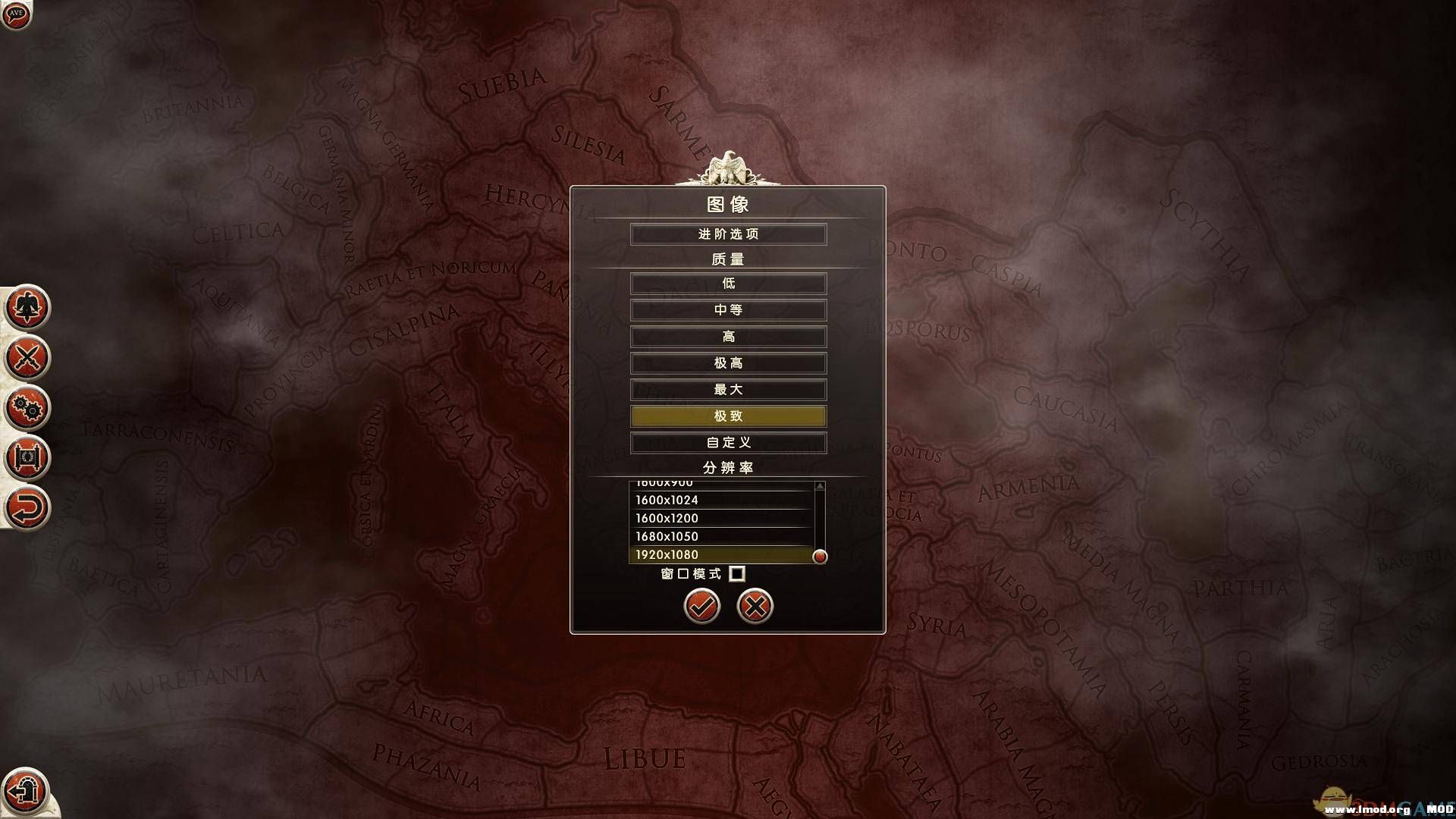The height and width of the screenshot is (819, 1456).
Task: Select the 1920x1080 resolution entry
Action: click(720, 554)
